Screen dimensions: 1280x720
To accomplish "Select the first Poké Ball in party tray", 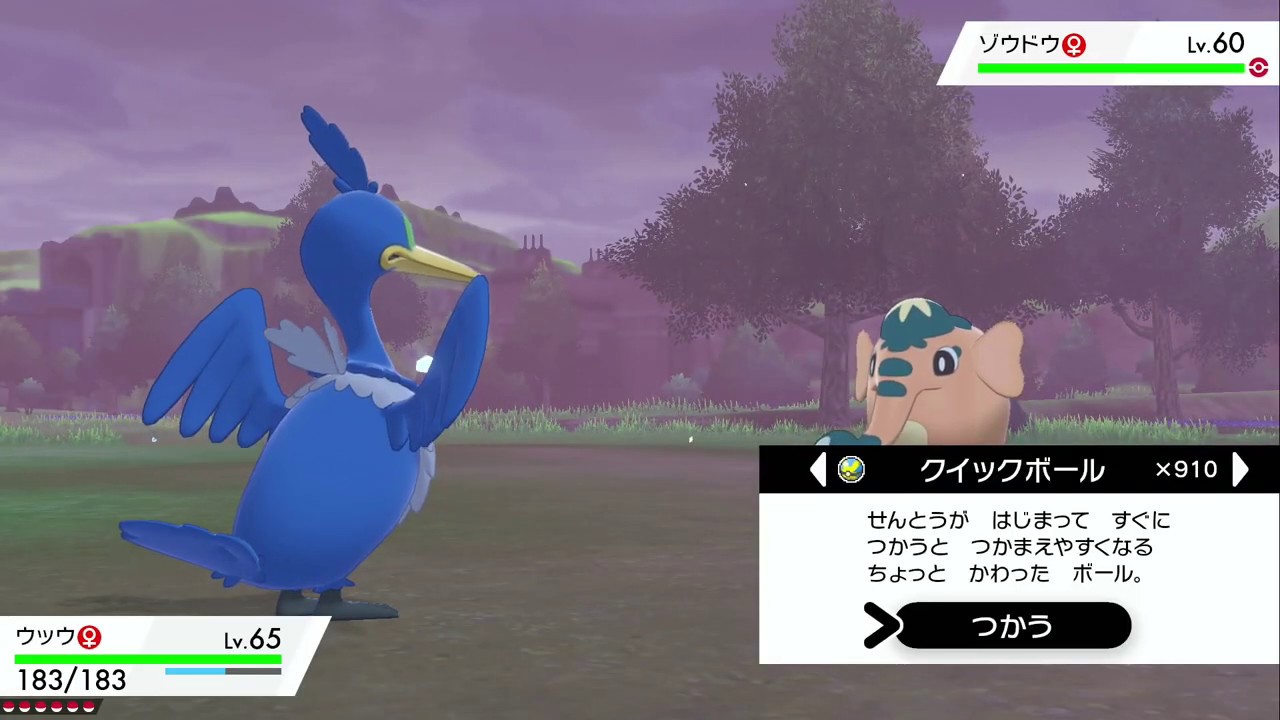I will coord(10,706).
